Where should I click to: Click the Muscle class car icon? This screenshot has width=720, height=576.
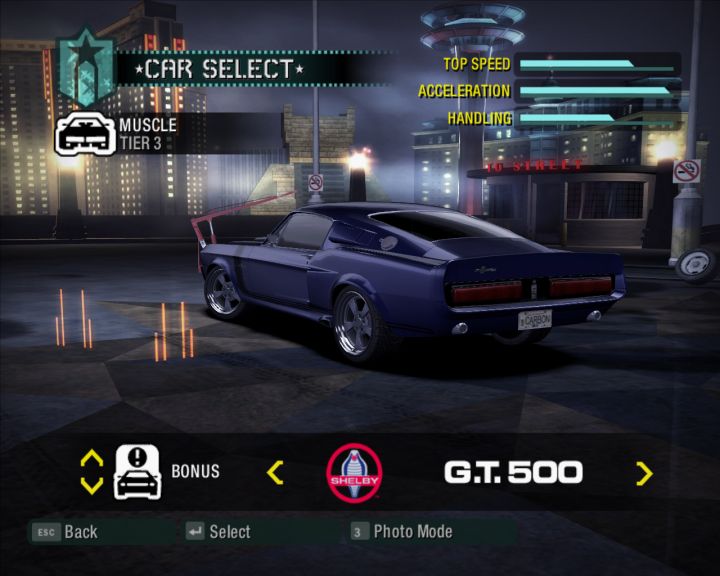[x=85, y=133]
